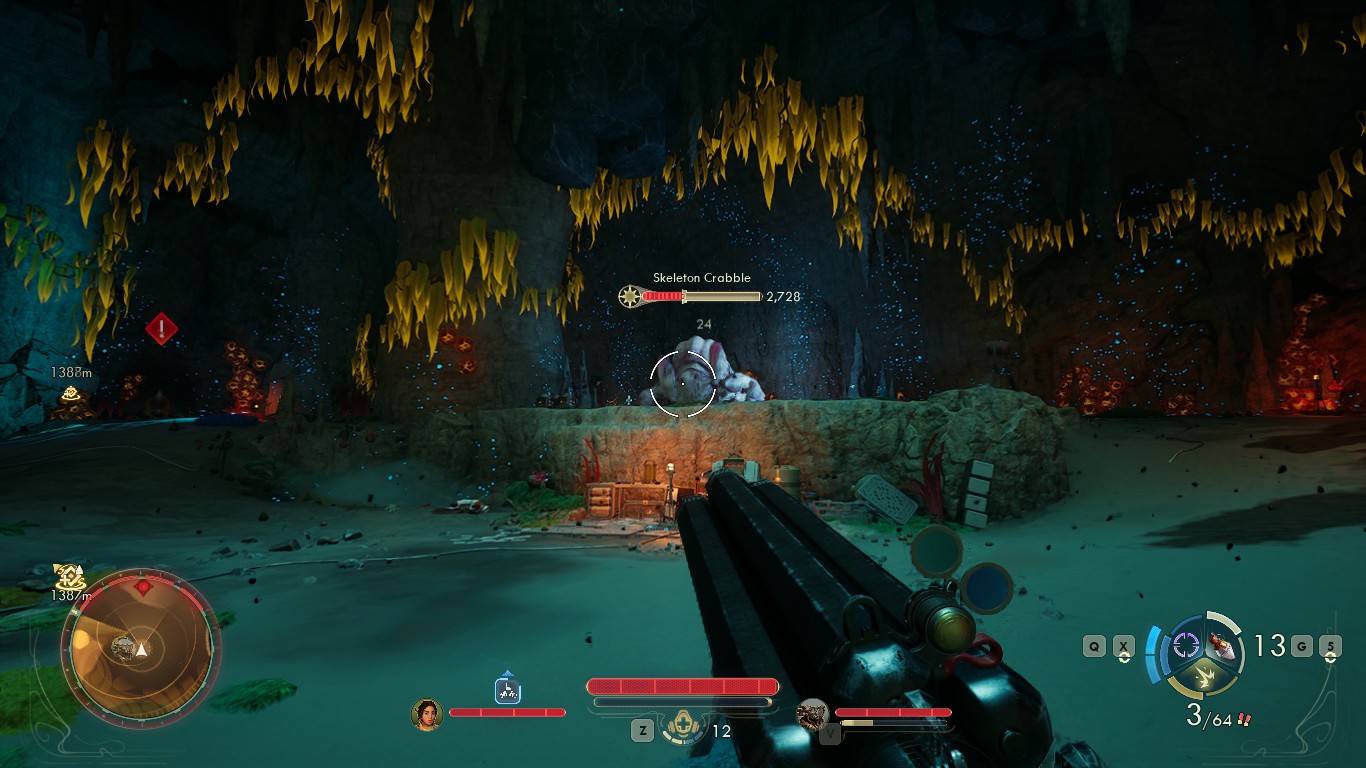Click the estate quest marker above the minimap
The image size is (1366, 768).
[68, 577]
